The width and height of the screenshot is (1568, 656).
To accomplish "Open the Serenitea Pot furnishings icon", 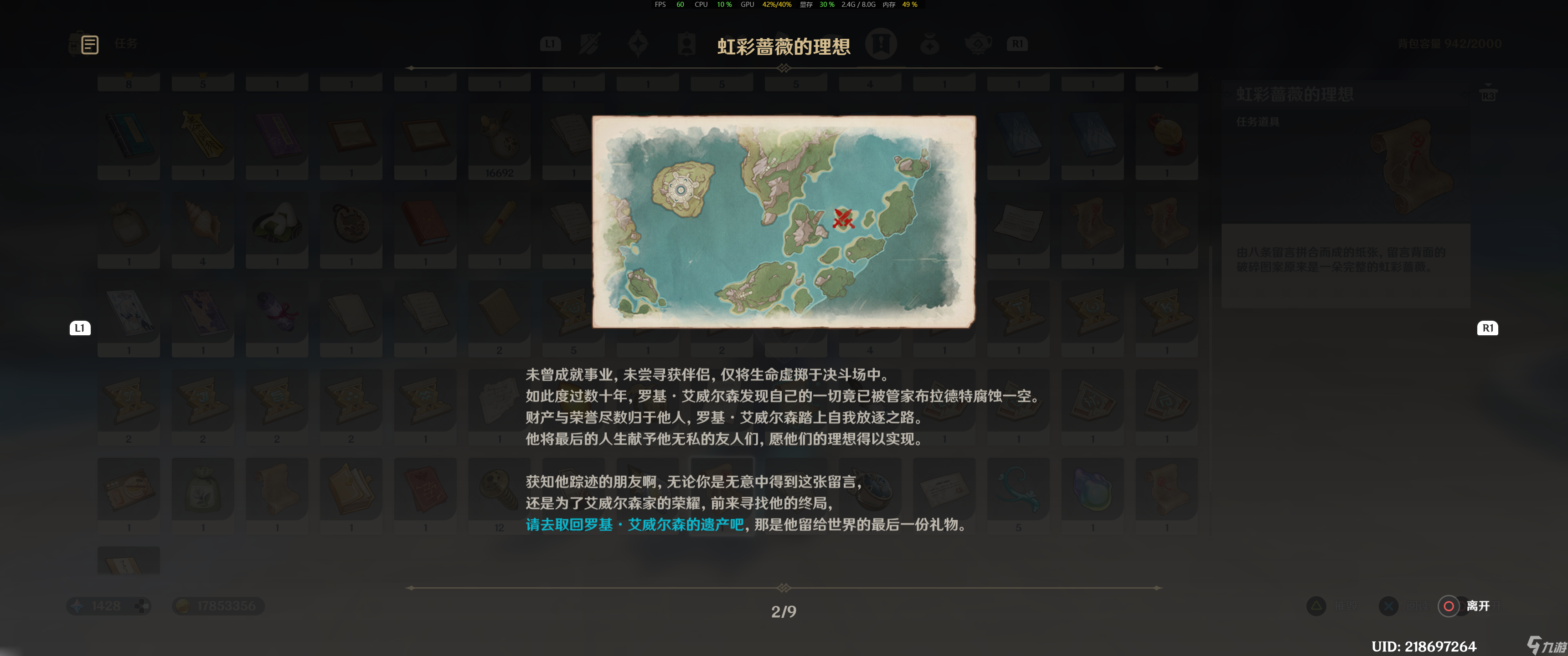I will click(x=978, y=44).
